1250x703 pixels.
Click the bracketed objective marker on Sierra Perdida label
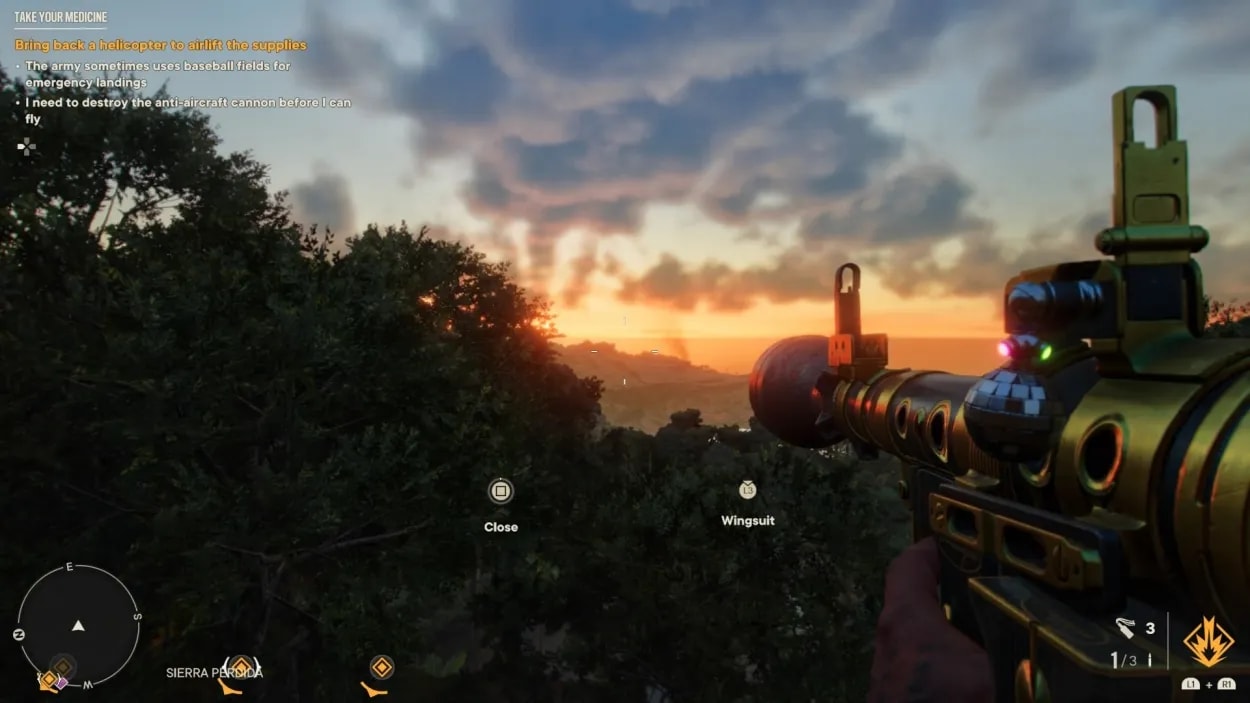[x=240, y=666]
